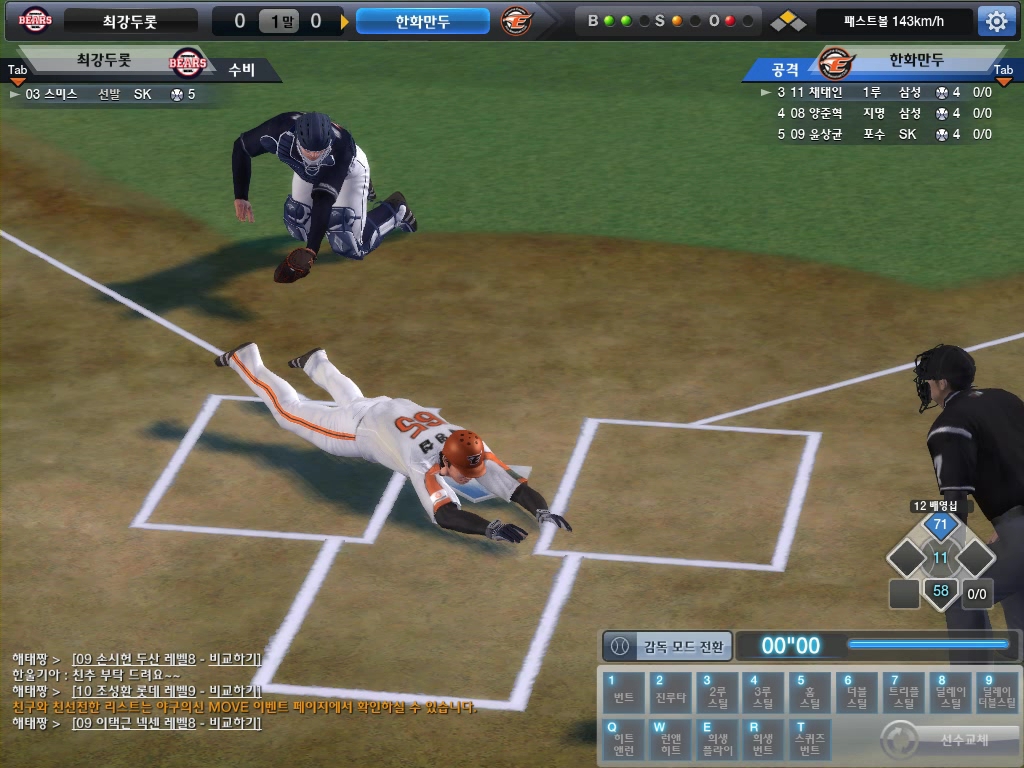Open the 조성환 롯데 레벨9 compare link
Viewport: 1024px width, 768px height.
pyautogui.click(x=166, y=691)
